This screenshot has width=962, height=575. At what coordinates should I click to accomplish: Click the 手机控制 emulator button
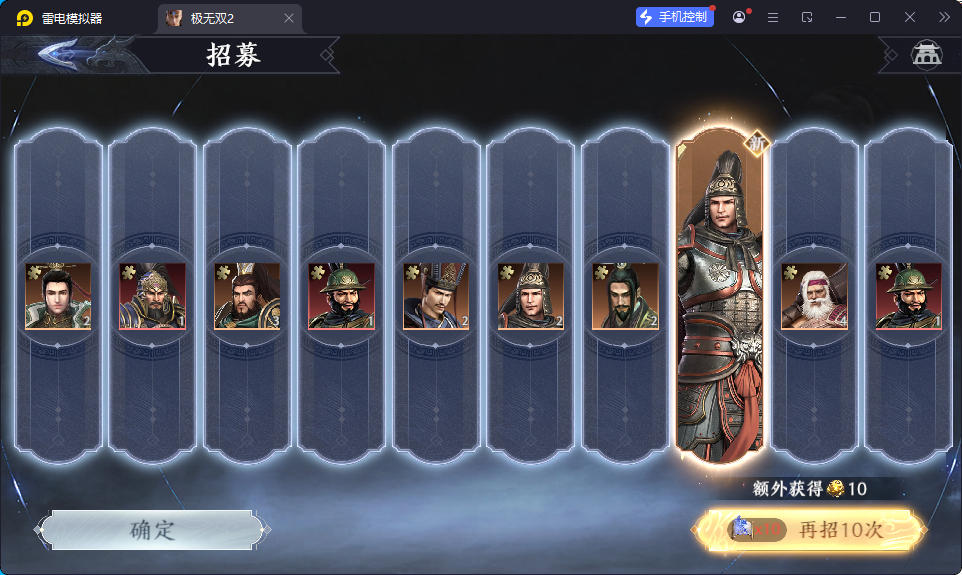[x=675, y=17]
